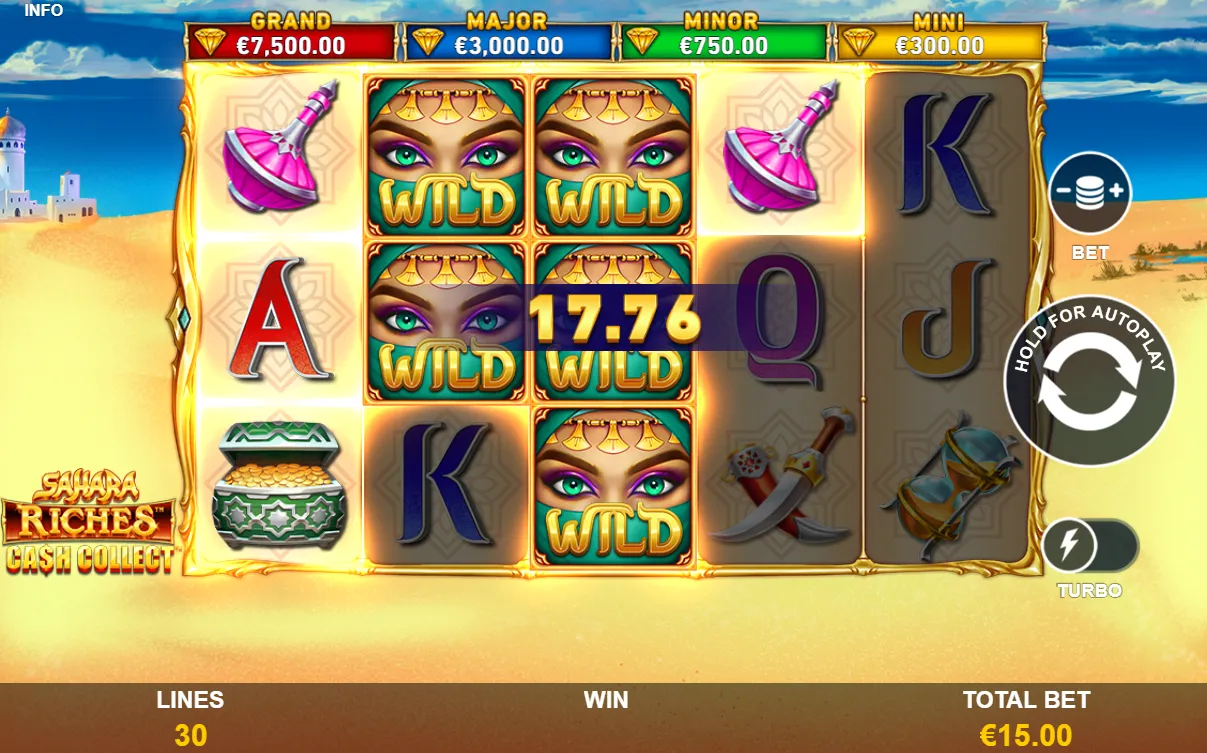Spin the reels with the circular arrows button
Image resolution: width=1207 pixels, height=753 pixels.
click(x=1089, y=382)
